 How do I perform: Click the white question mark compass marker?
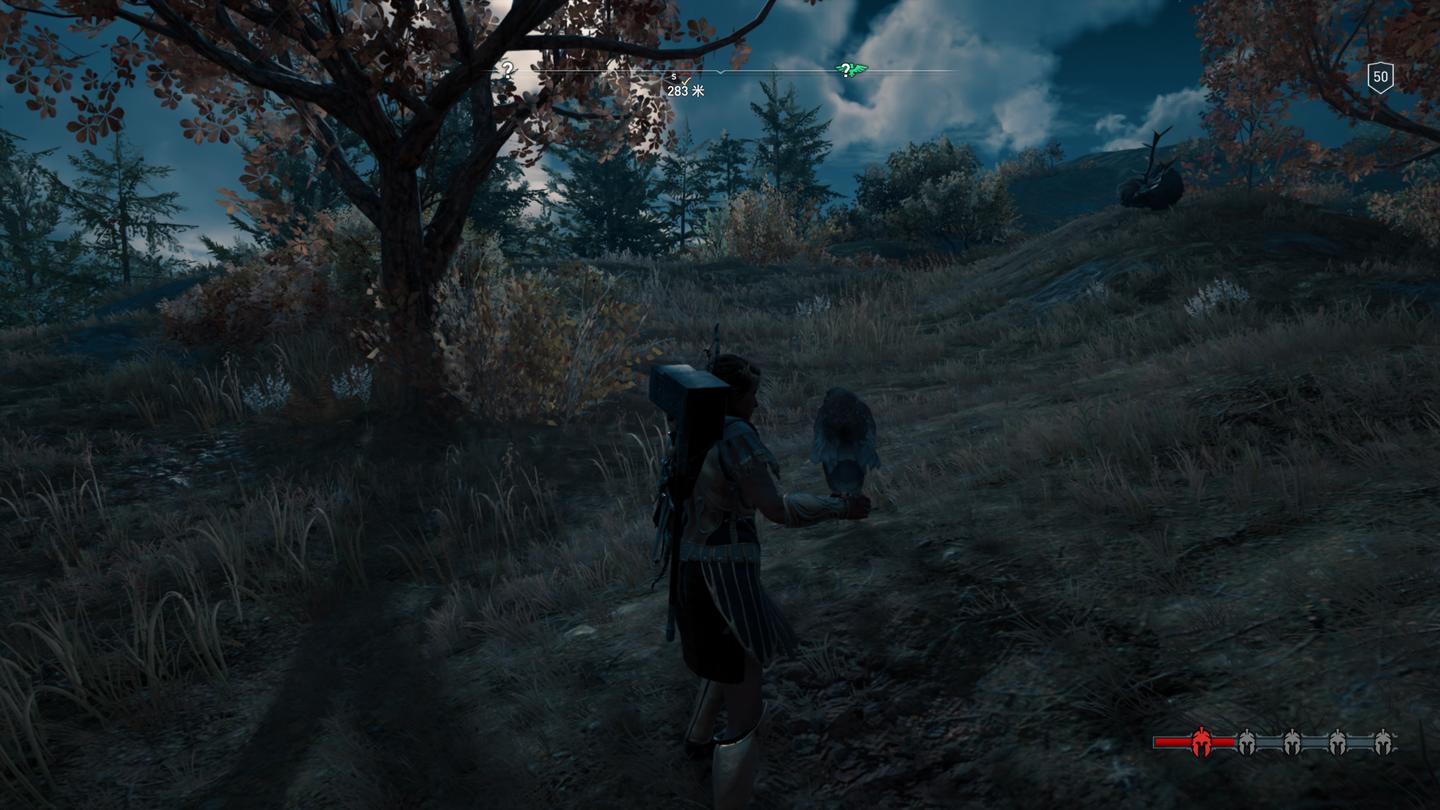507,70
